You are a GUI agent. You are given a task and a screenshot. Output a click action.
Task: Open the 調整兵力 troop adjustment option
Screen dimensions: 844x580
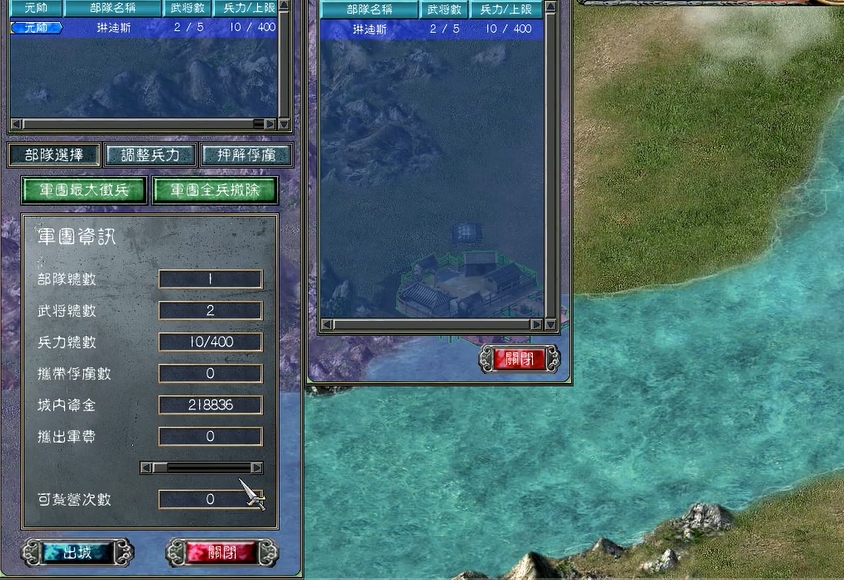(150, 155)
